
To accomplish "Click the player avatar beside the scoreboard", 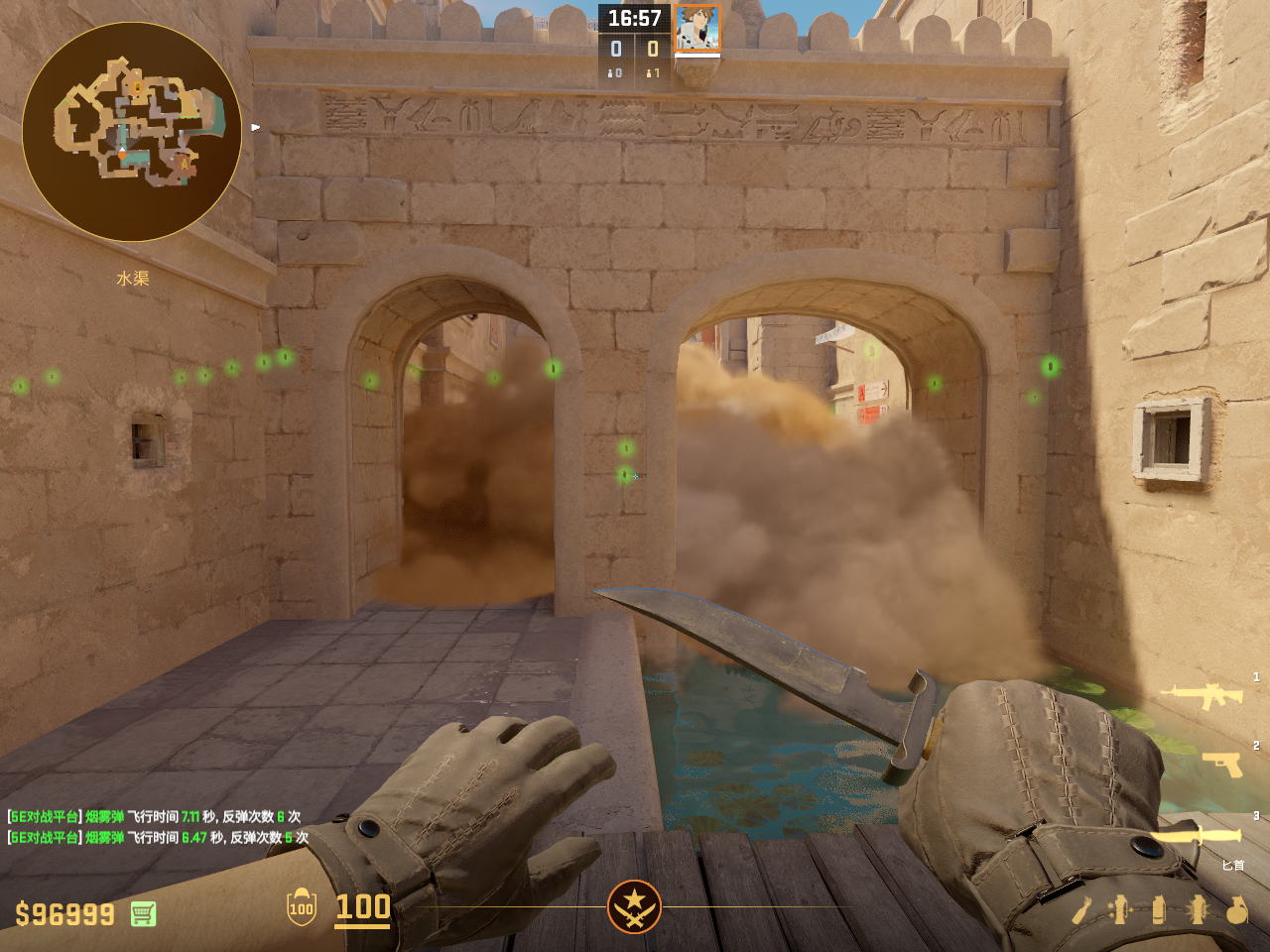I will [x=698, y=28].
